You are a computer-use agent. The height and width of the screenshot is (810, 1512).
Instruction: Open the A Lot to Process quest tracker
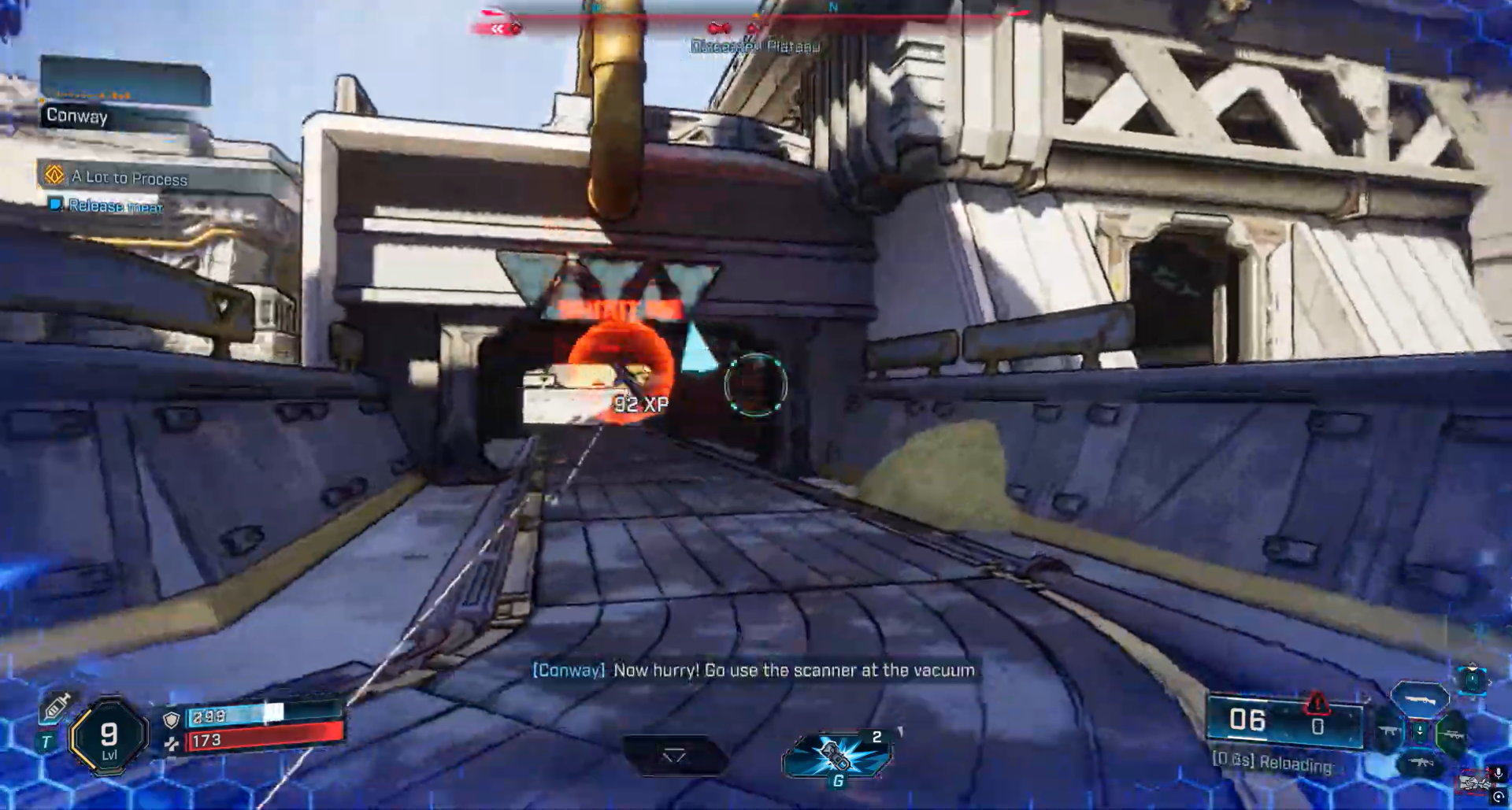pos(130,178)
